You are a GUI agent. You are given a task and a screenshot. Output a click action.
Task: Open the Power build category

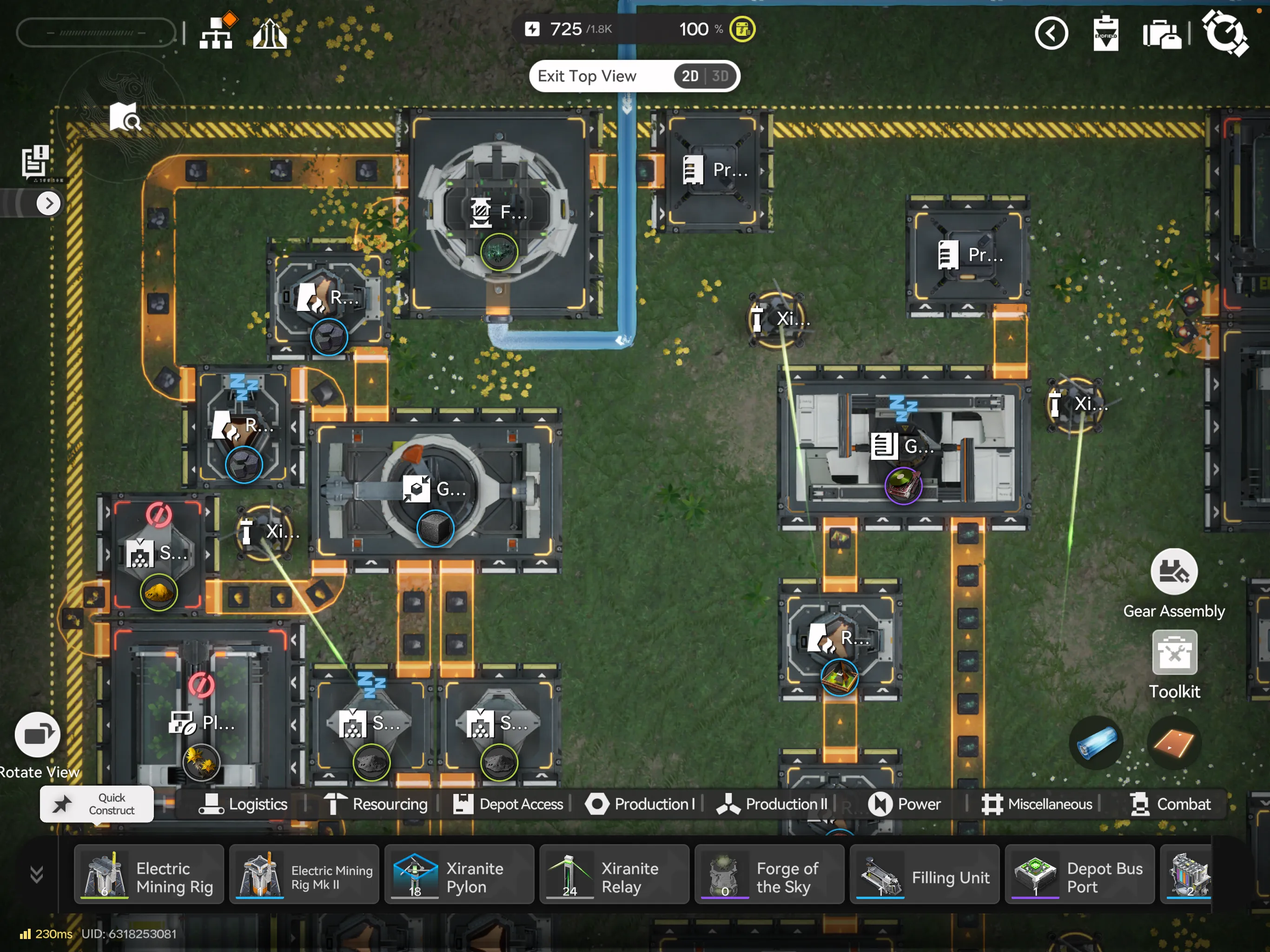pos(905,804)
